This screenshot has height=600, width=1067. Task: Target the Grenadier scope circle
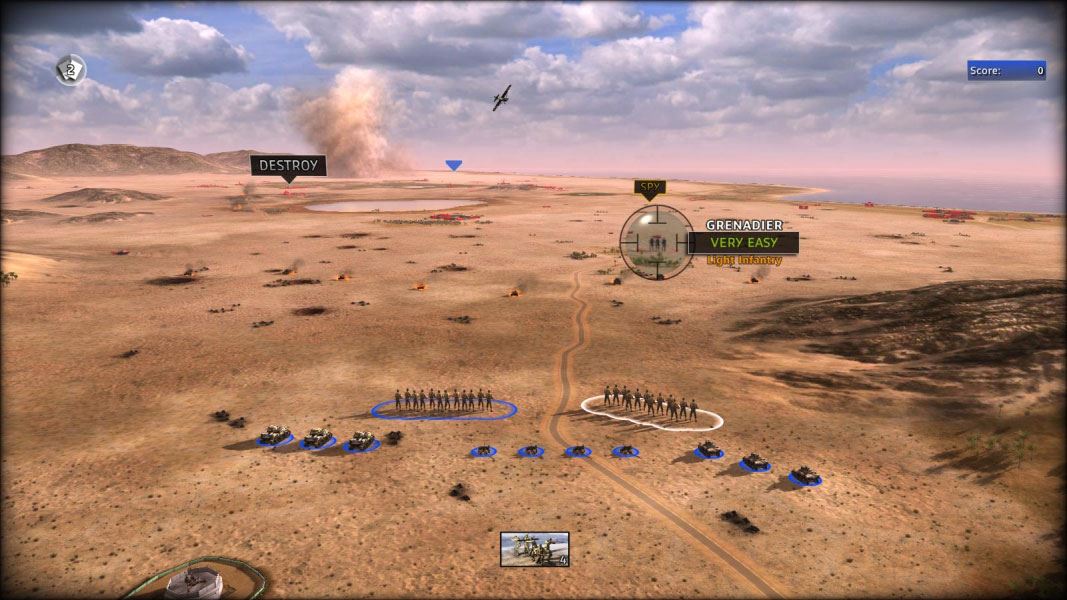tap(656, 241)
